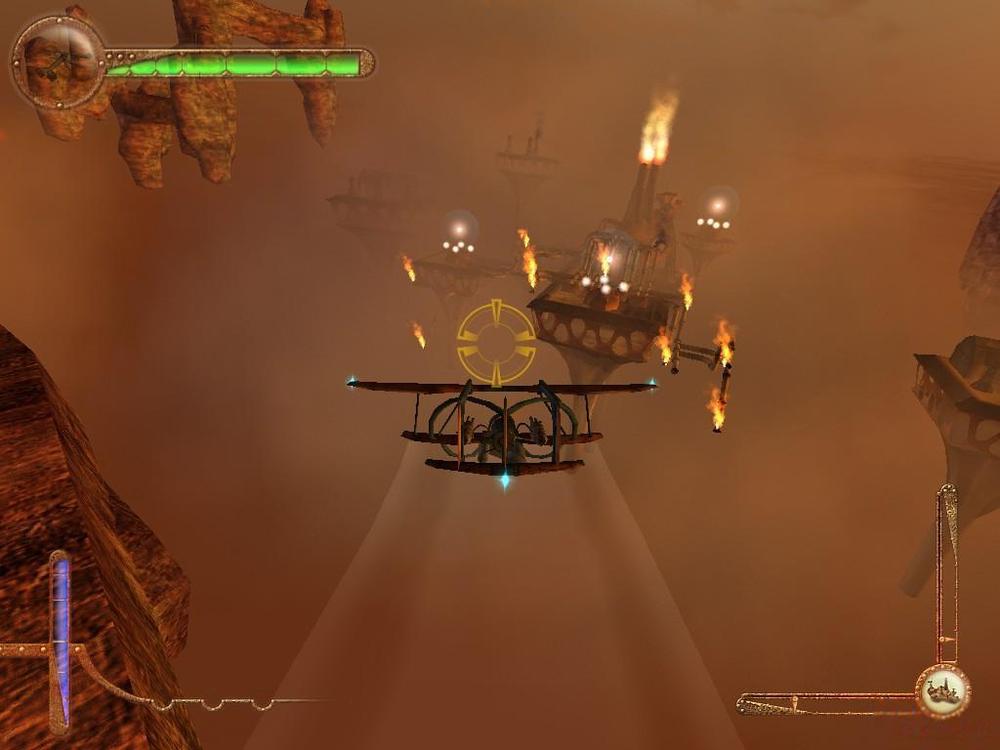Select the round brass ship emblem icon
Screen dimensions: 1000x750
coord(942,691)
